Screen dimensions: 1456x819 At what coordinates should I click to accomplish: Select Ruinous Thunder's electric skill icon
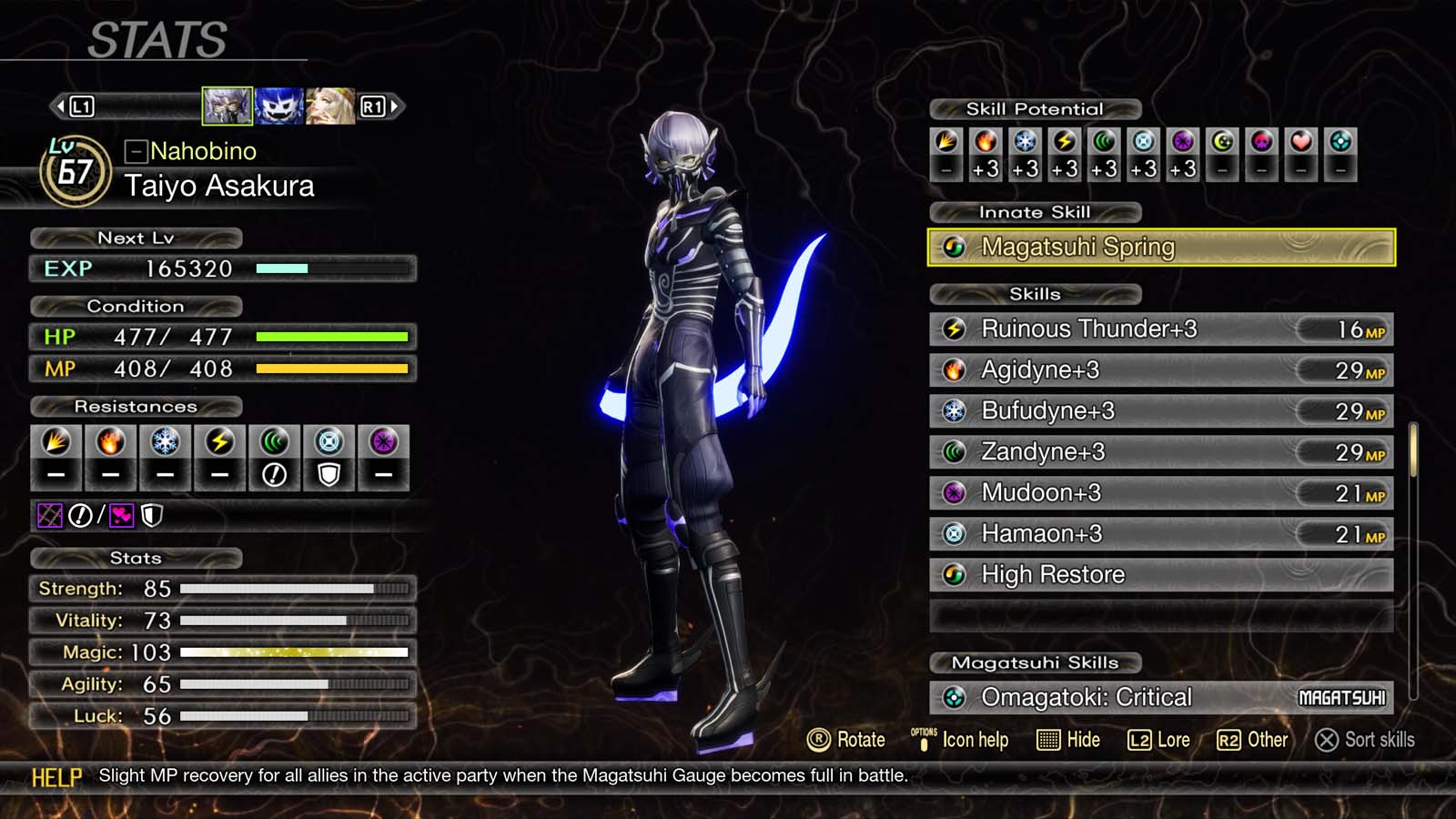954,329
